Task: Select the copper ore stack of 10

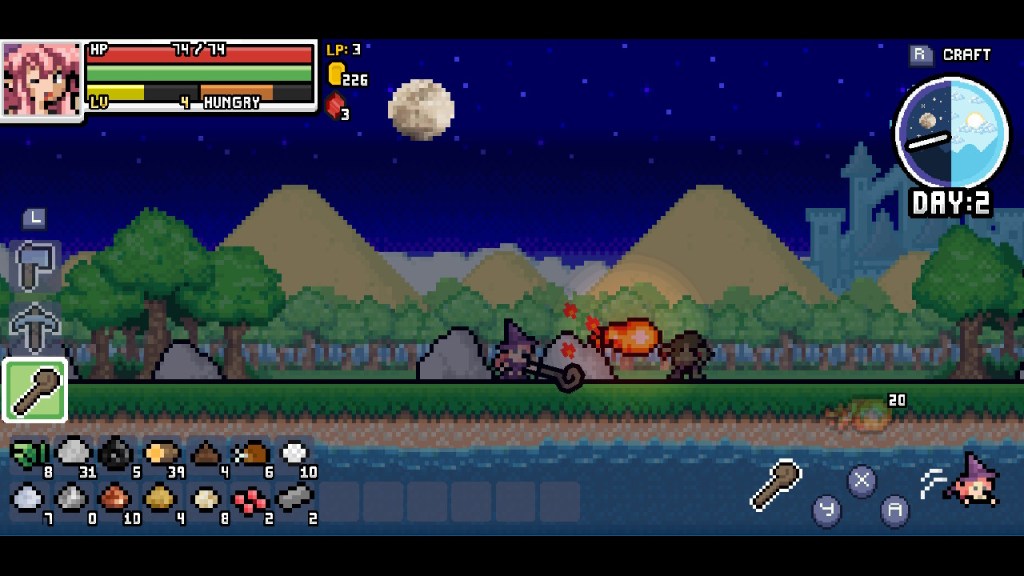Action: click(x=116, y=497)
